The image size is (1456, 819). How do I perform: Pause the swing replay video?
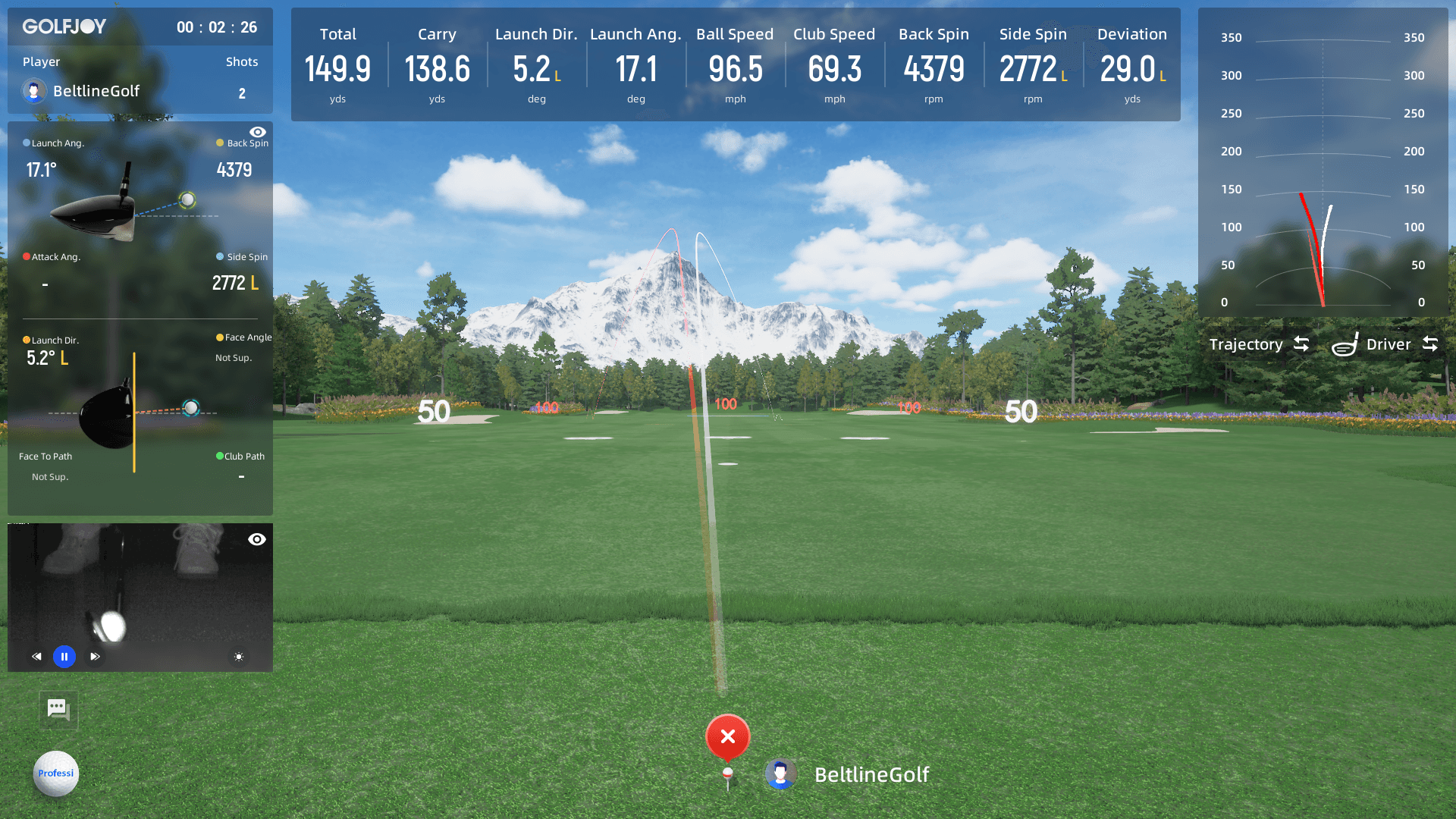coord(64,657)
